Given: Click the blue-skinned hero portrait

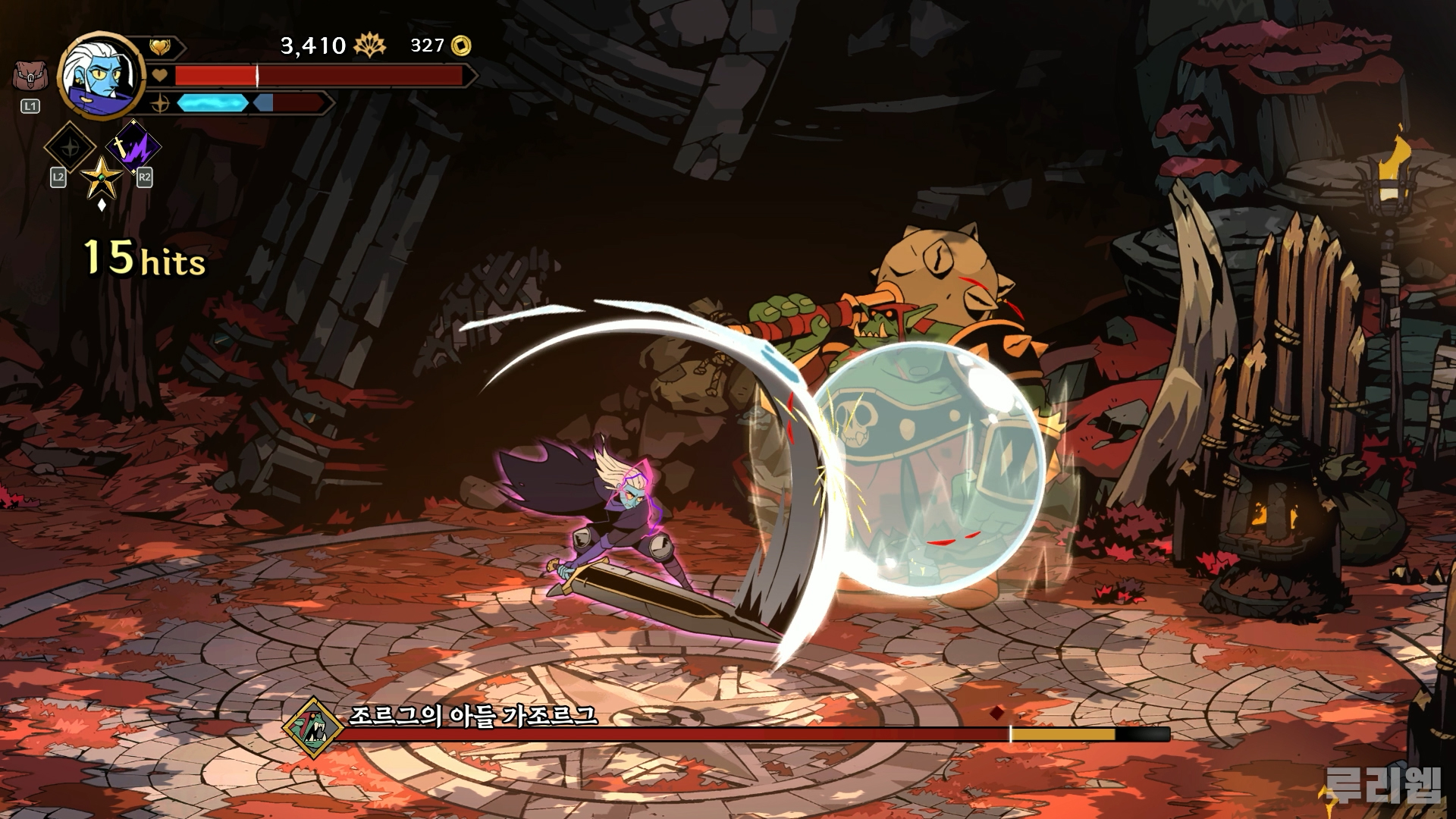Looking at the screenshot, I should coord(102,73).
